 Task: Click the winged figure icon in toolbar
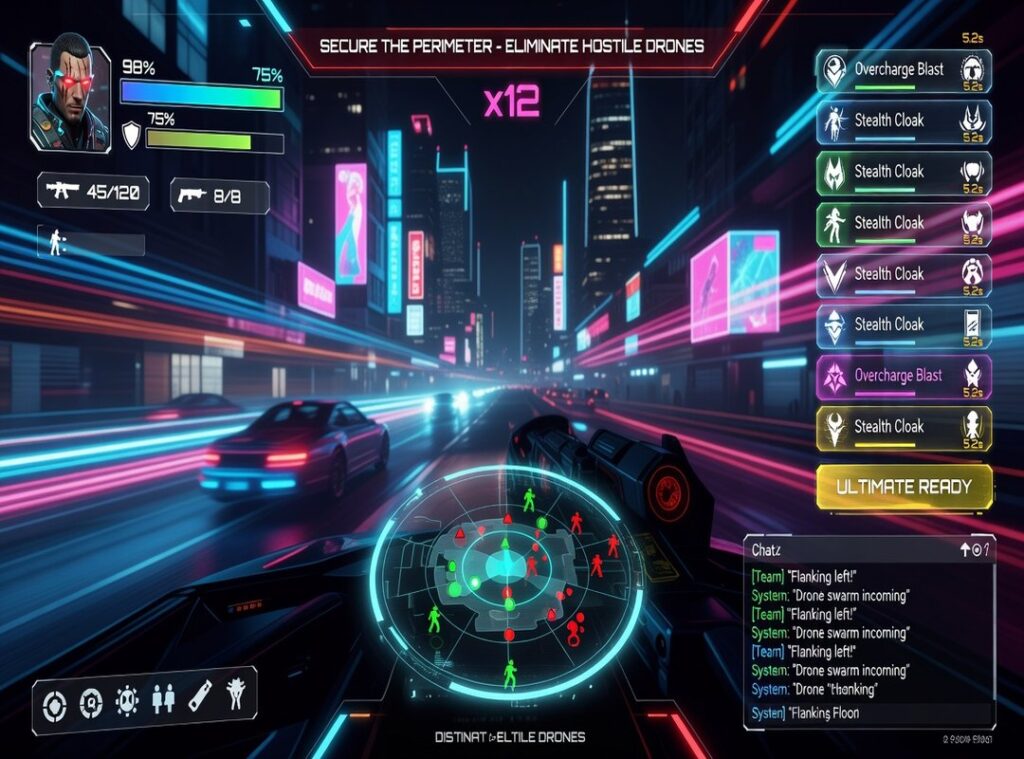click(x=236, y=693)
